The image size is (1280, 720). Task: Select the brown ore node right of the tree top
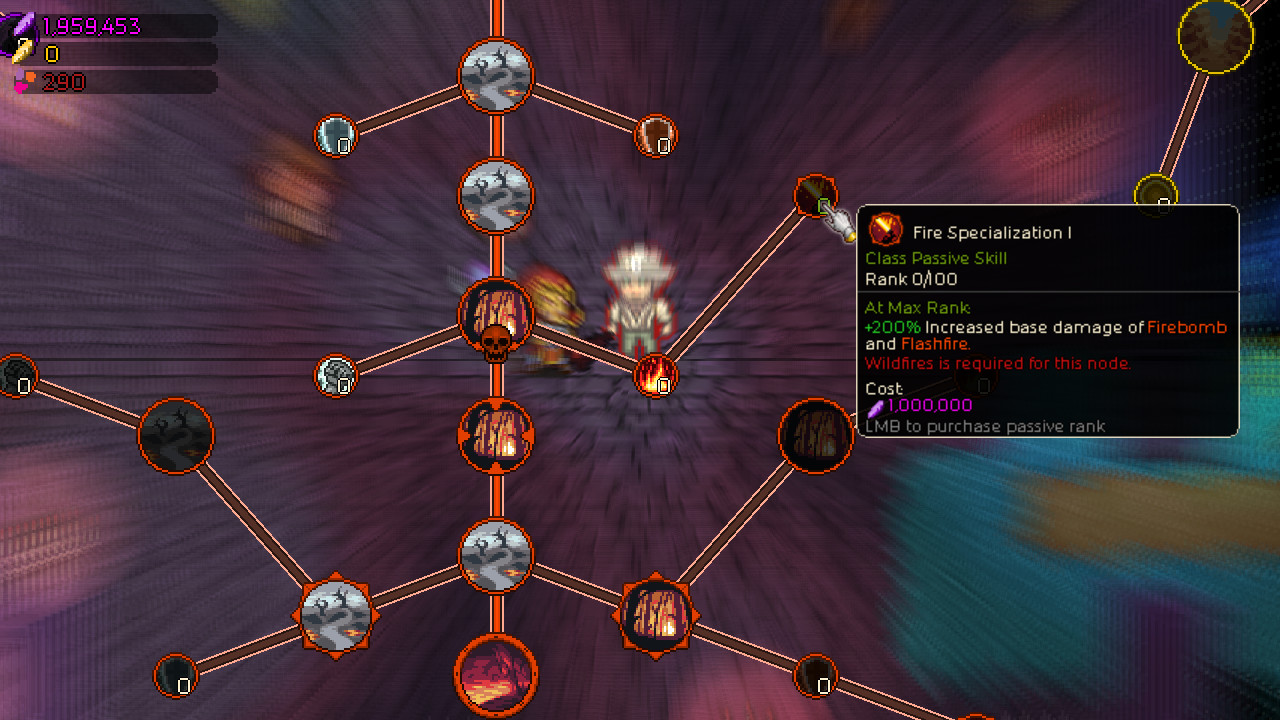tap(655, 135)
